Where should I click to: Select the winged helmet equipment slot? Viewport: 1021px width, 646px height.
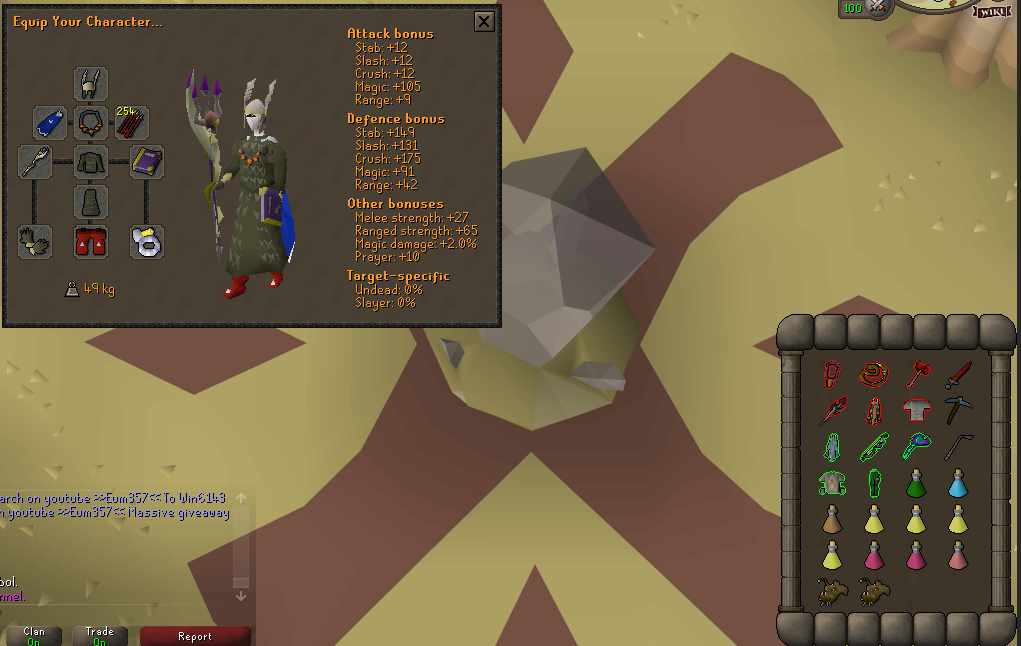(x=91, y=84)
